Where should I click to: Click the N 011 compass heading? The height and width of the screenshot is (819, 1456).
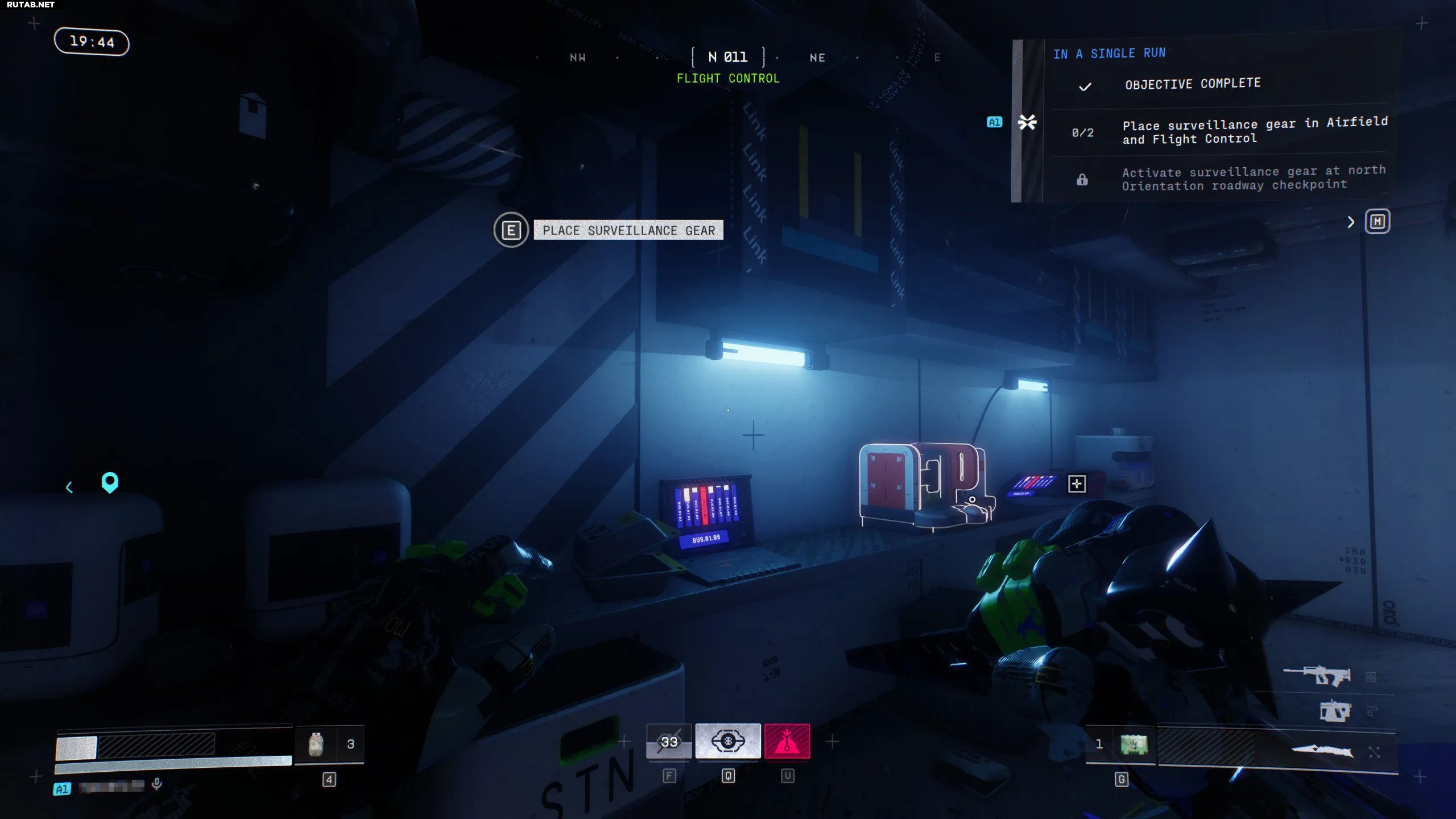(x=728, y=57)
